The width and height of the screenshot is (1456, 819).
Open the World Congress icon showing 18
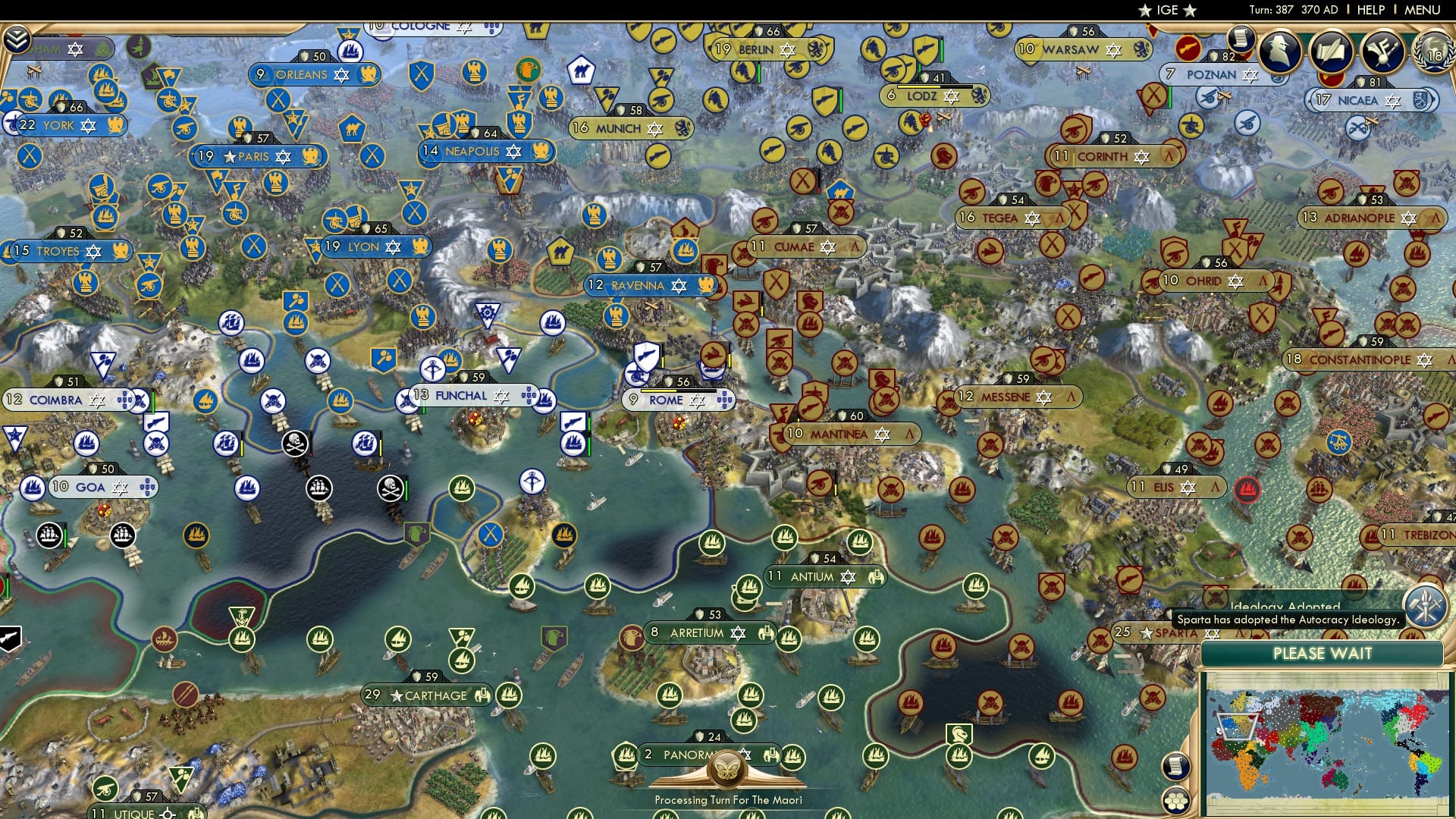point(1432,53)
